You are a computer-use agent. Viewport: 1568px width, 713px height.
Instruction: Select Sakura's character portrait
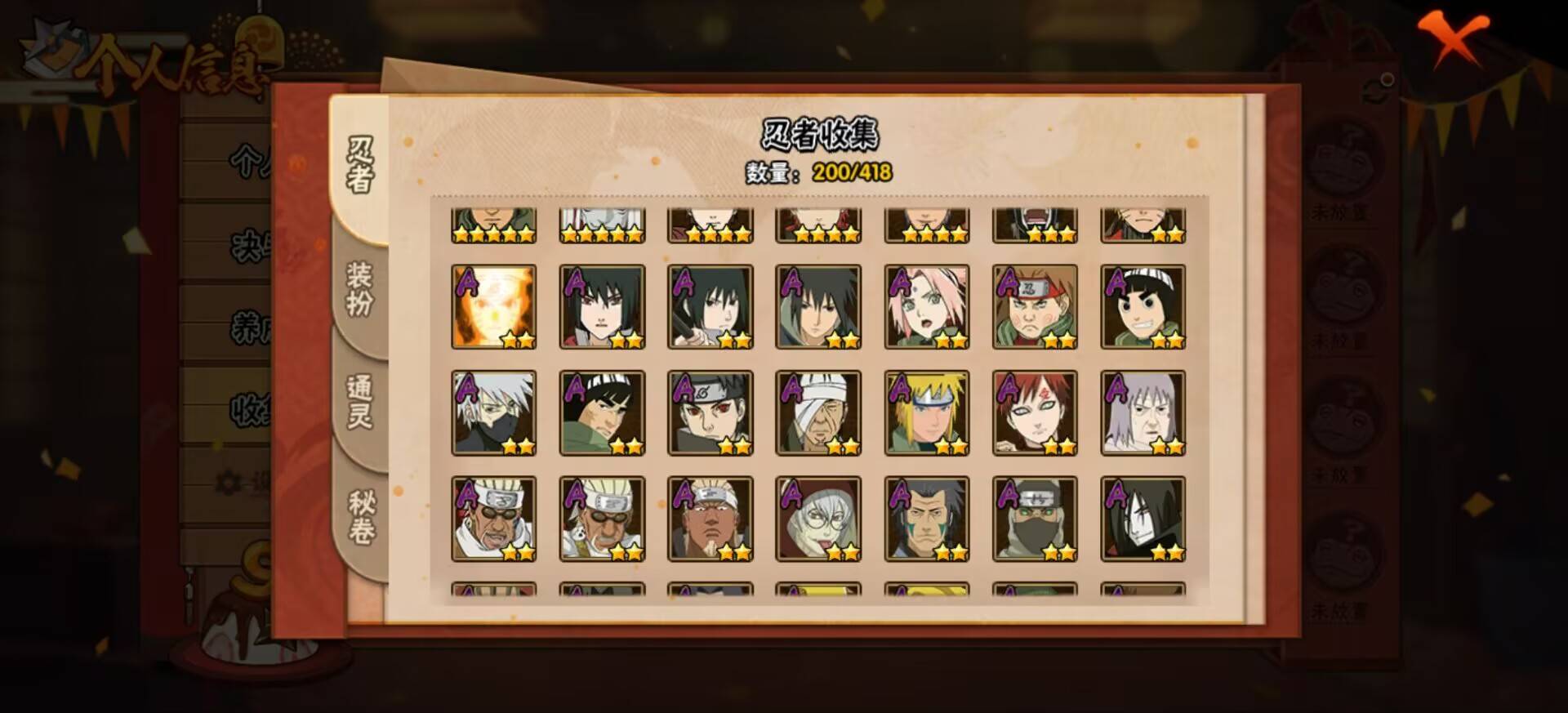pyautogui.click(x=928, y=306)
